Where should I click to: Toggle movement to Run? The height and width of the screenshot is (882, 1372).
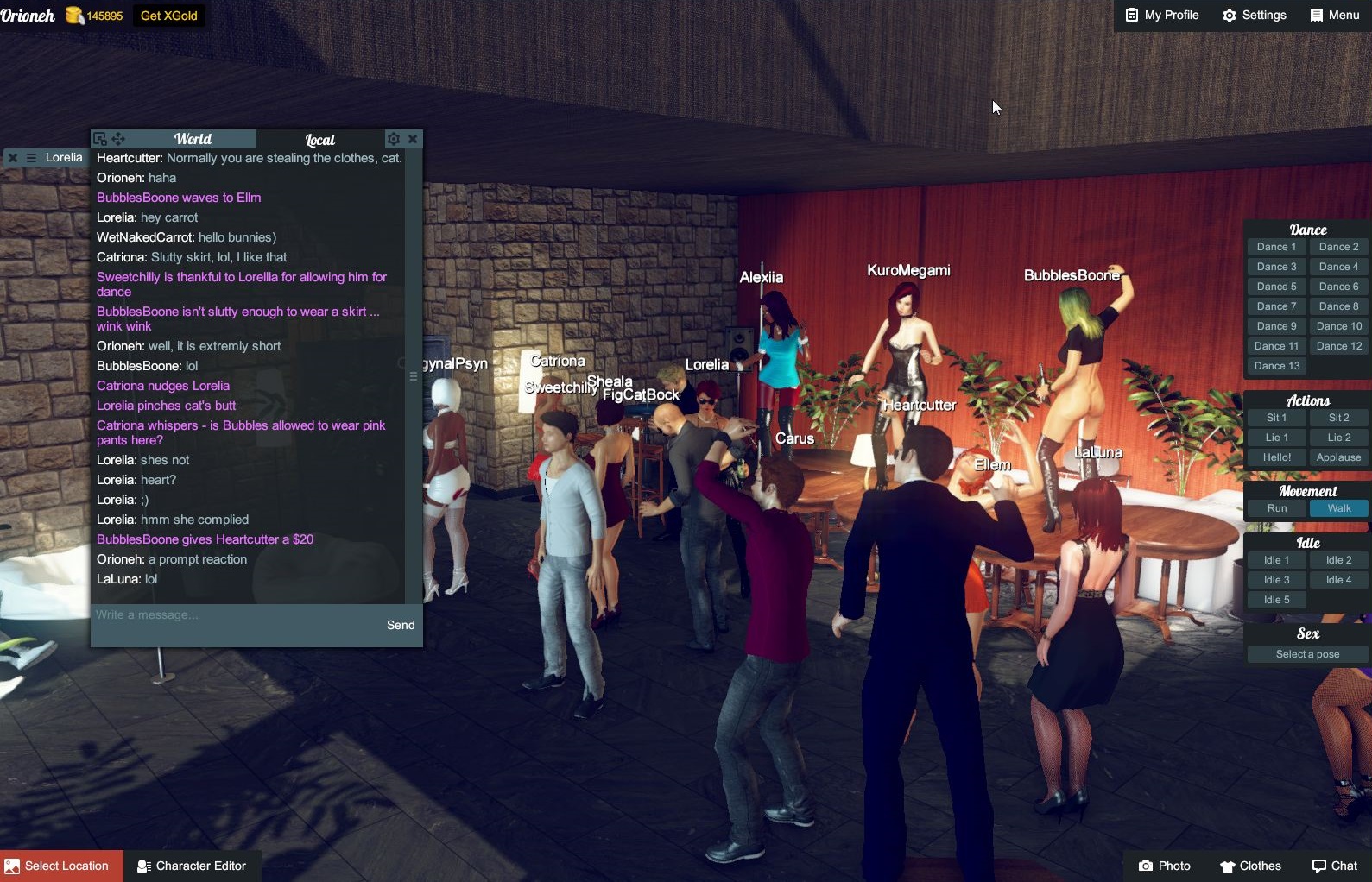[1276, 508]
